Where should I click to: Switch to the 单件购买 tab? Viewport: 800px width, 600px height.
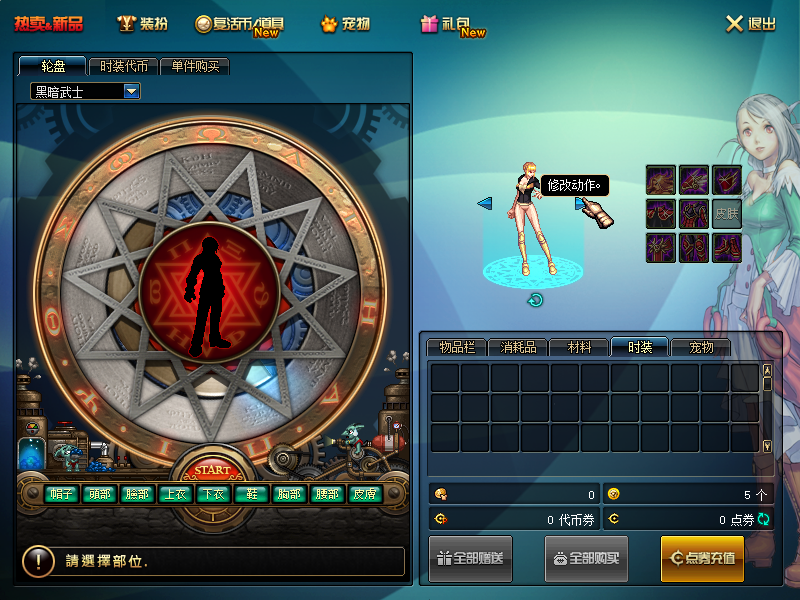click(195, 66)
